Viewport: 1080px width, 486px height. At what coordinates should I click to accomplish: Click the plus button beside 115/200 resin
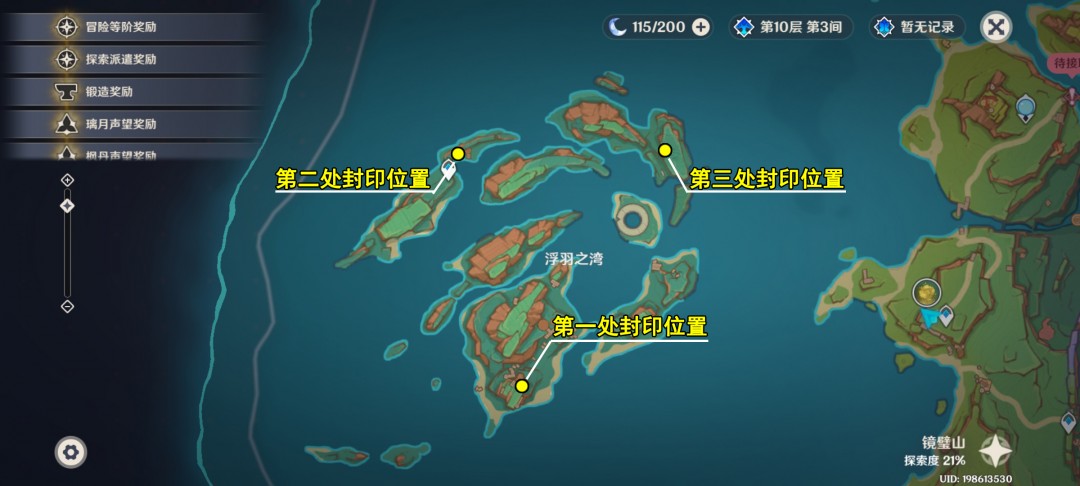(701, 27)
